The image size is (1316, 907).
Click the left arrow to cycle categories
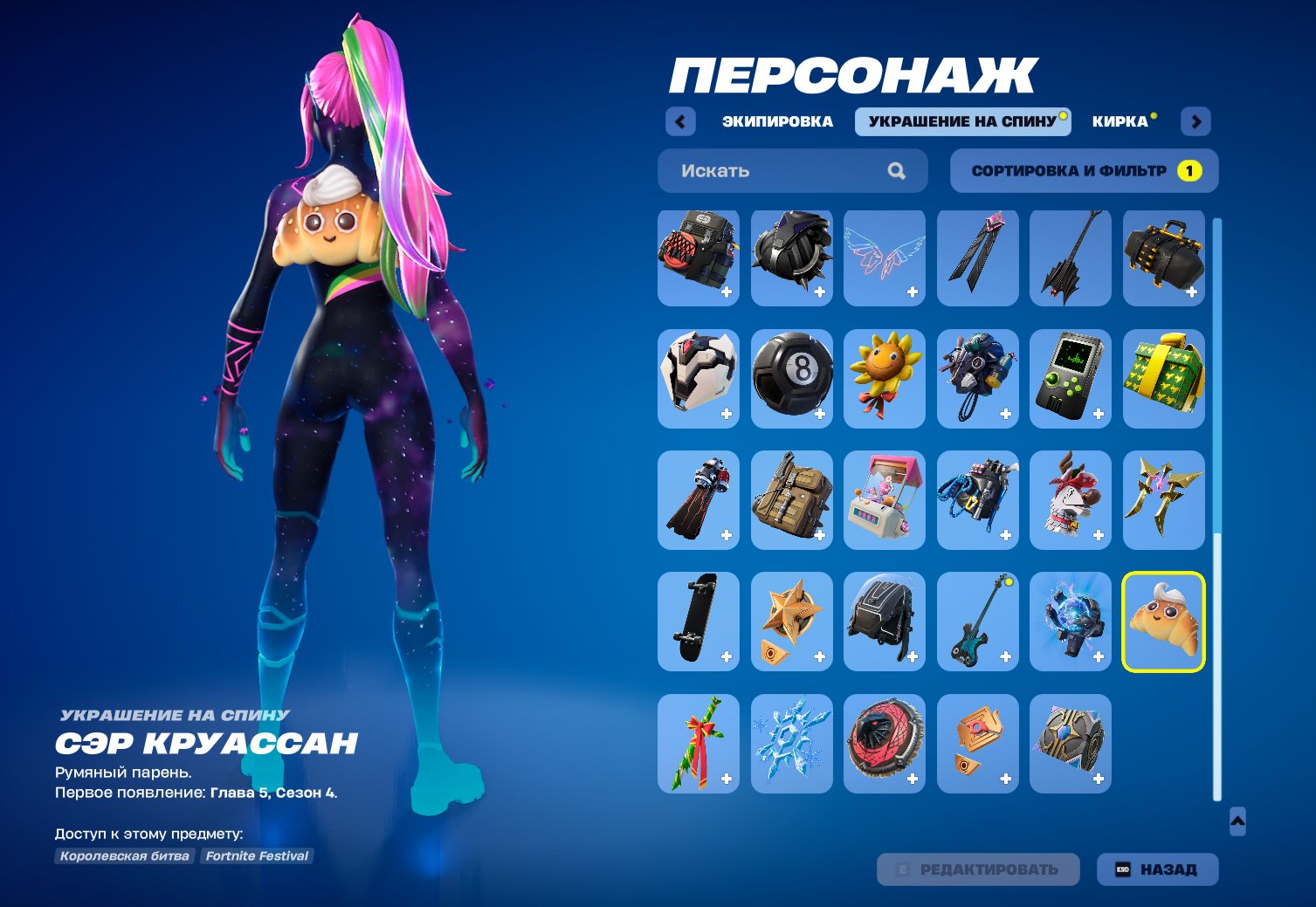click(680, 121)
